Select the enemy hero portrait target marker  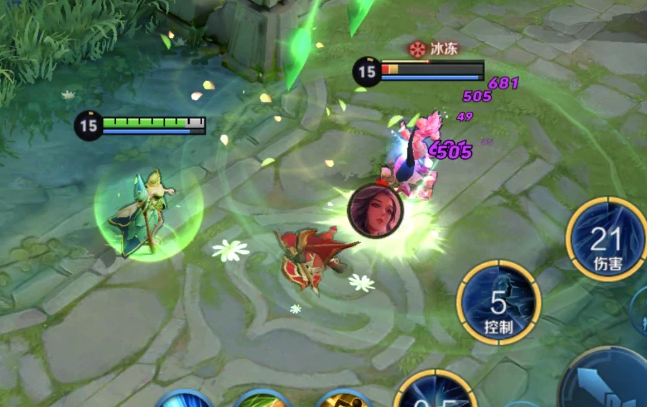(375, 210)
